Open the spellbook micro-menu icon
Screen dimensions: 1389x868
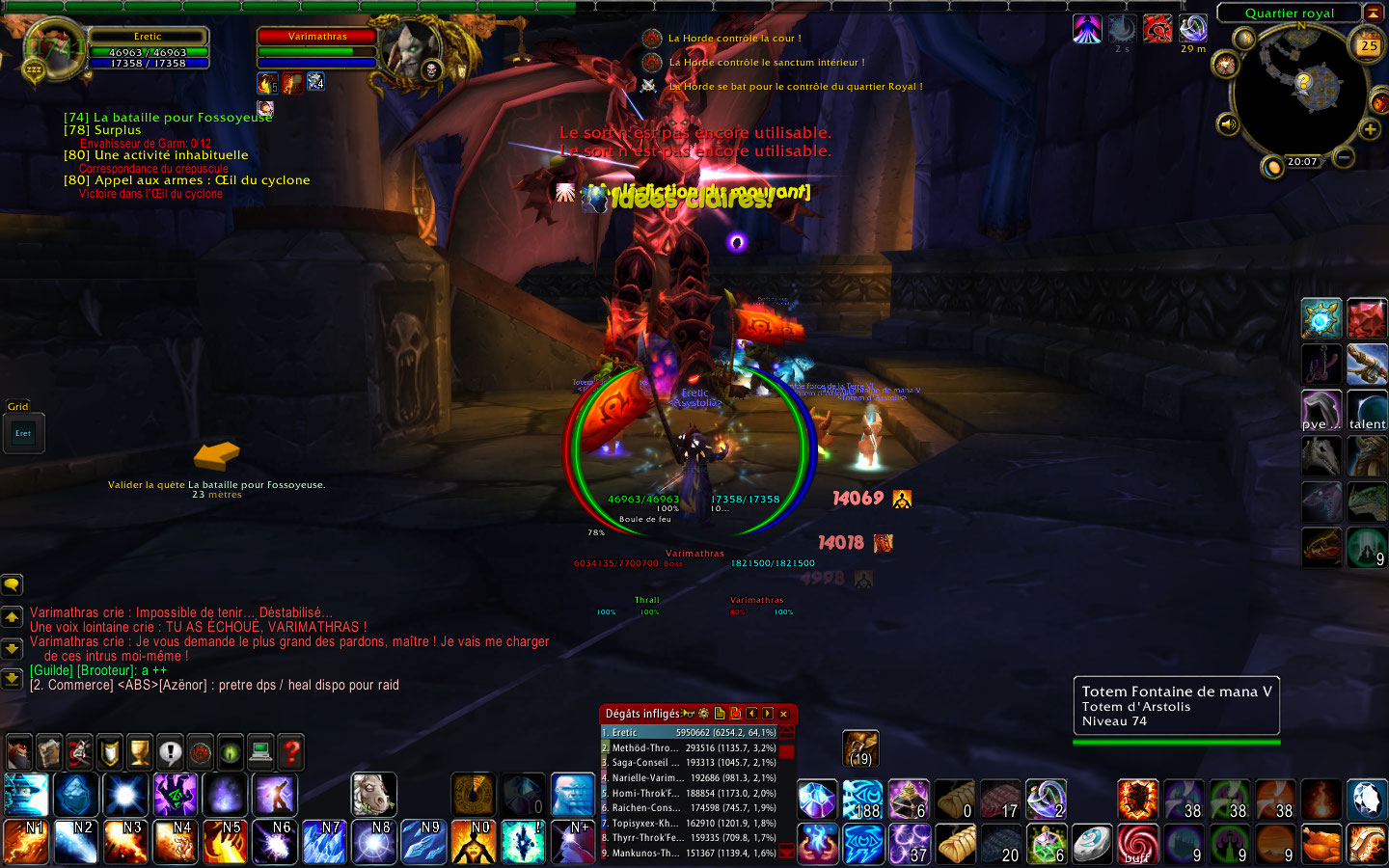[48, 752]
